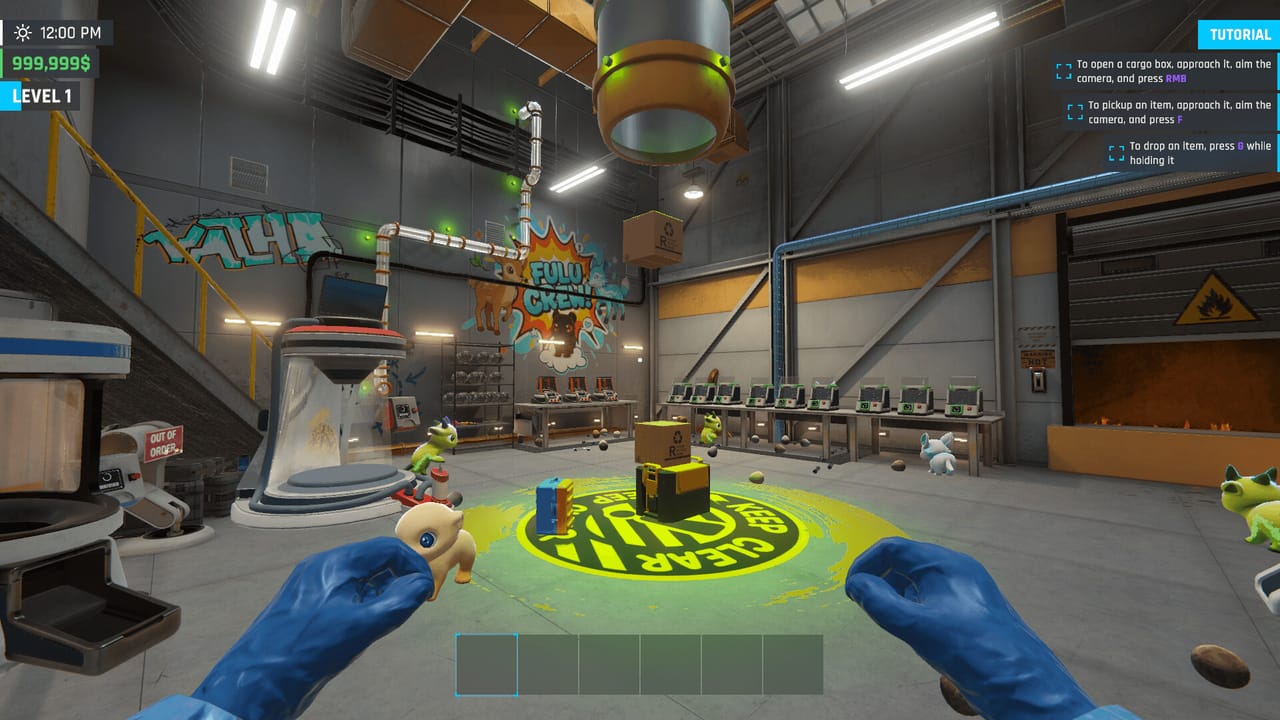This screenshot has height=720, width=1280.
Task: Click the crosshair icon on the cargo box tip
Action: point(1063,70)
